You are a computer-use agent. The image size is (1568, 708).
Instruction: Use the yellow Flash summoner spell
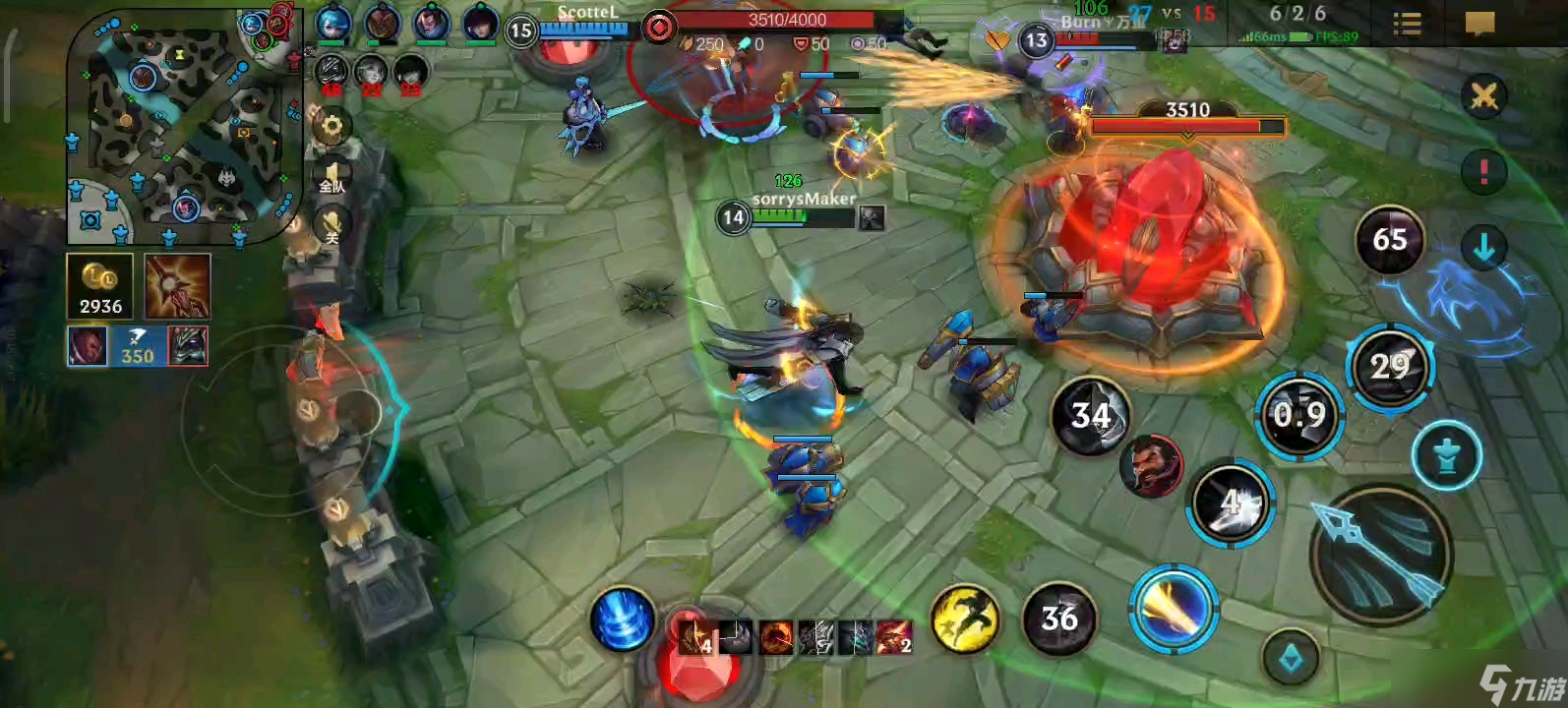coord(965,619)
